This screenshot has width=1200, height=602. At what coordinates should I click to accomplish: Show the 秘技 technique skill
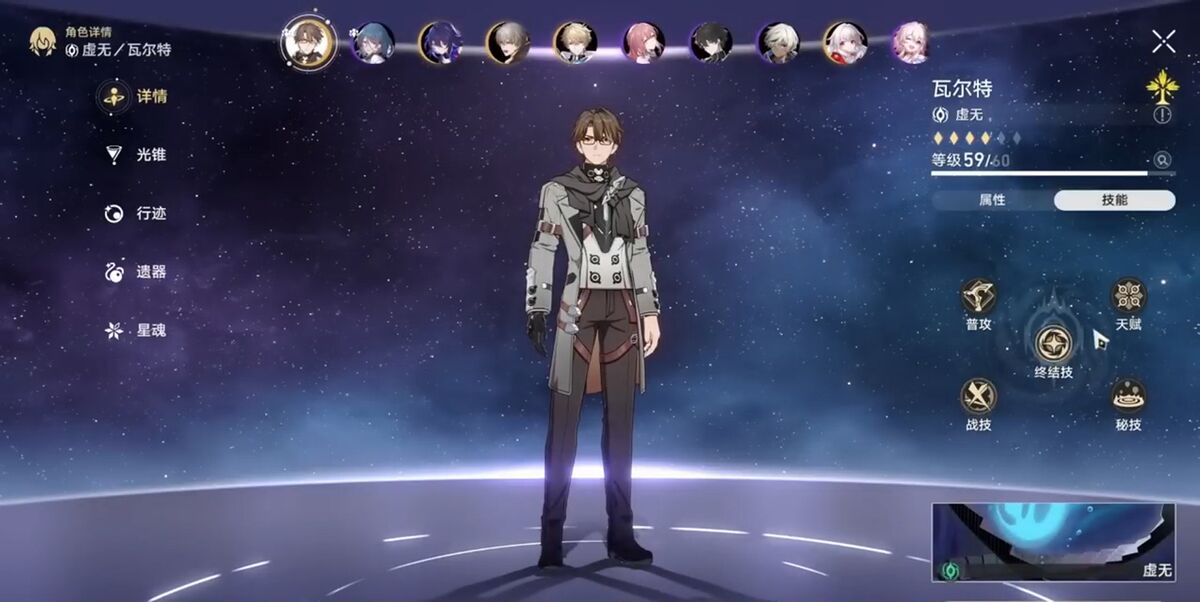(1128, 396)
